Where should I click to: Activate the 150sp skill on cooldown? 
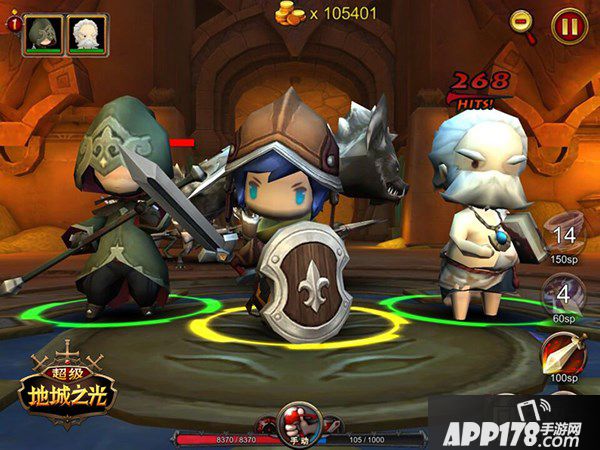click(x=563, y=238)
